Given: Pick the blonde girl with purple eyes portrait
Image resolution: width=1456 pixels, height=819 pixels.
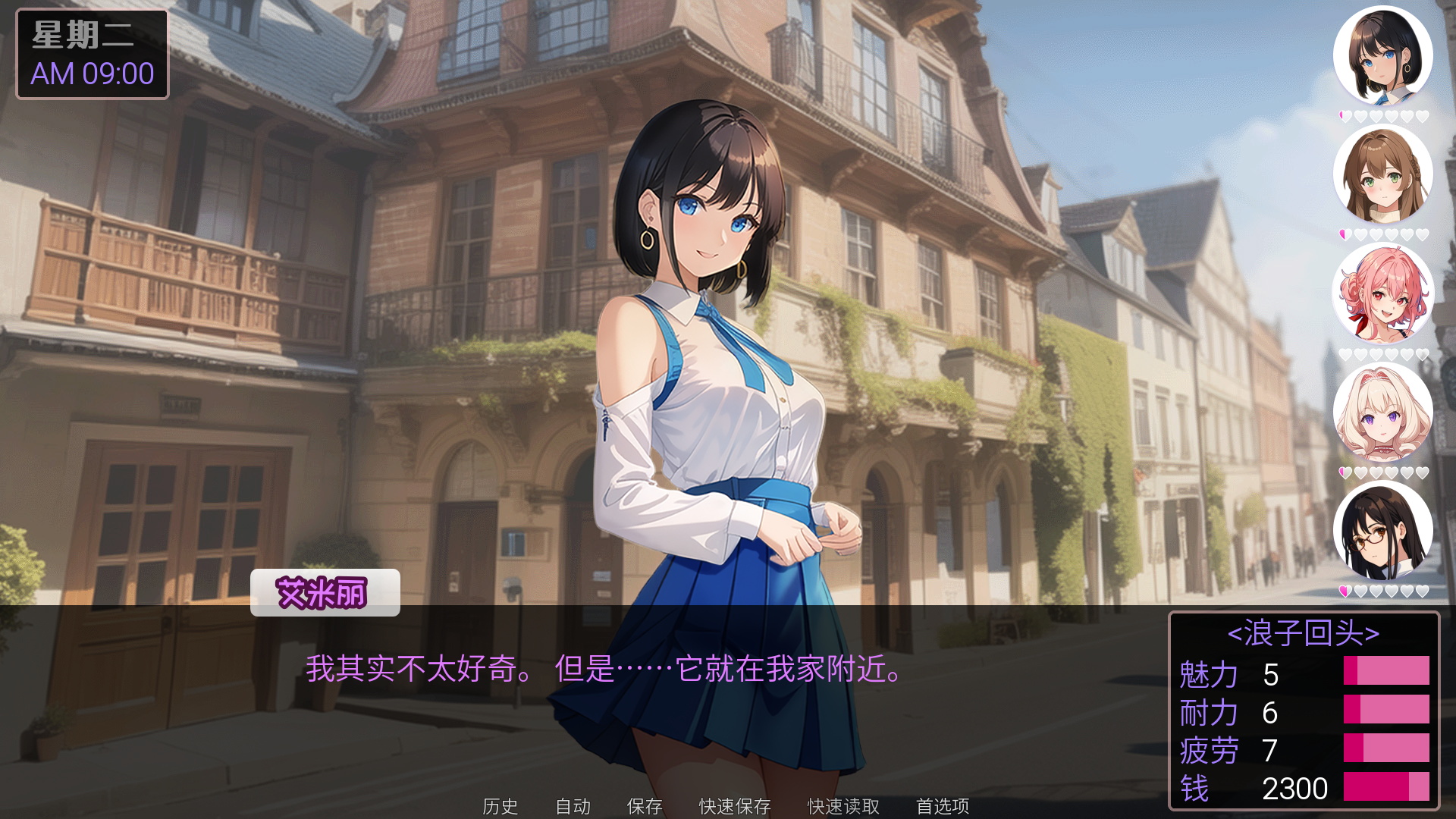Looking at the screenshot, I should (x=1382, y=413).
